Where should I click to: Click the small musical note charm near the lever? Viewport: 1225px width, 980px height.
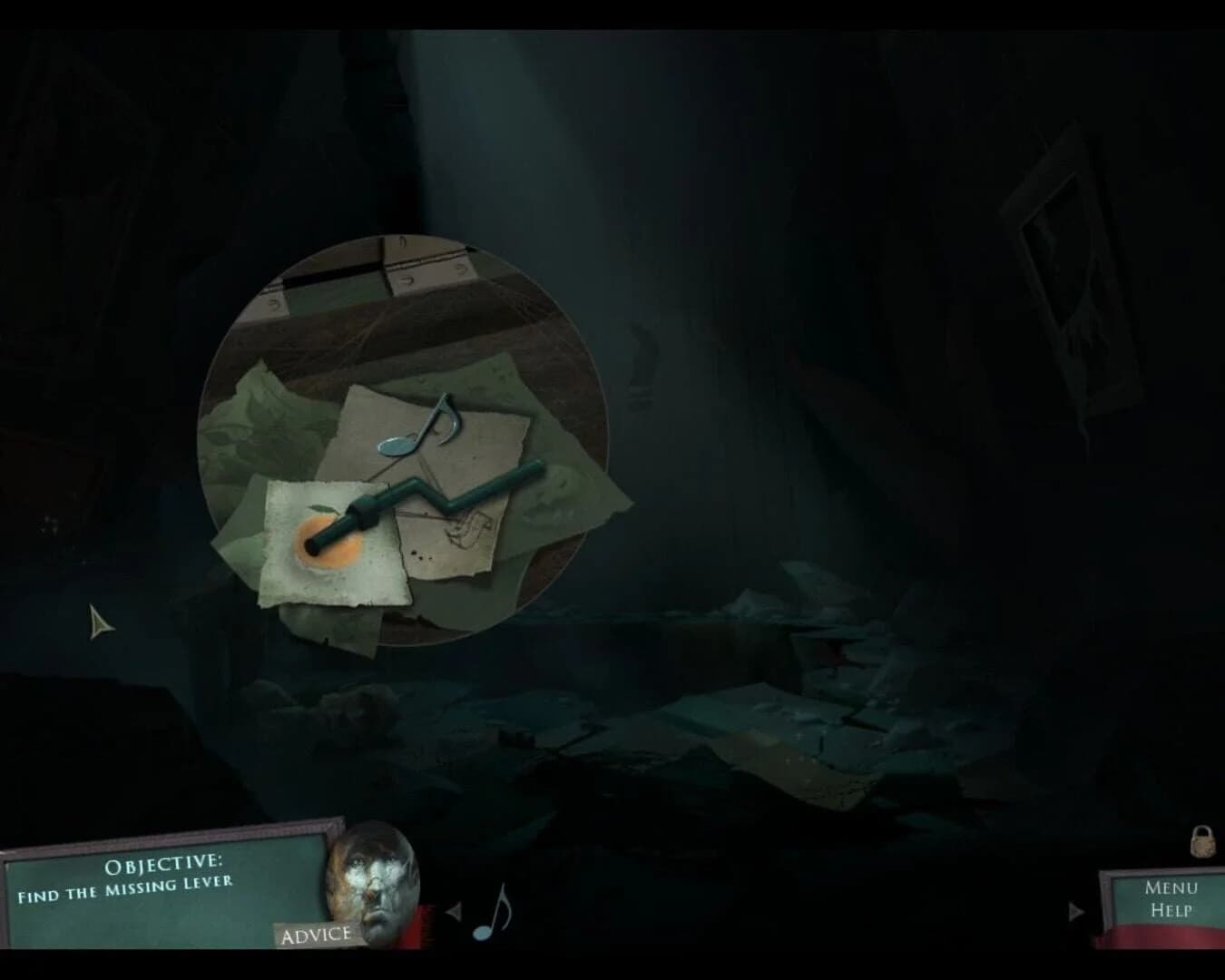[x=439, y=423]
